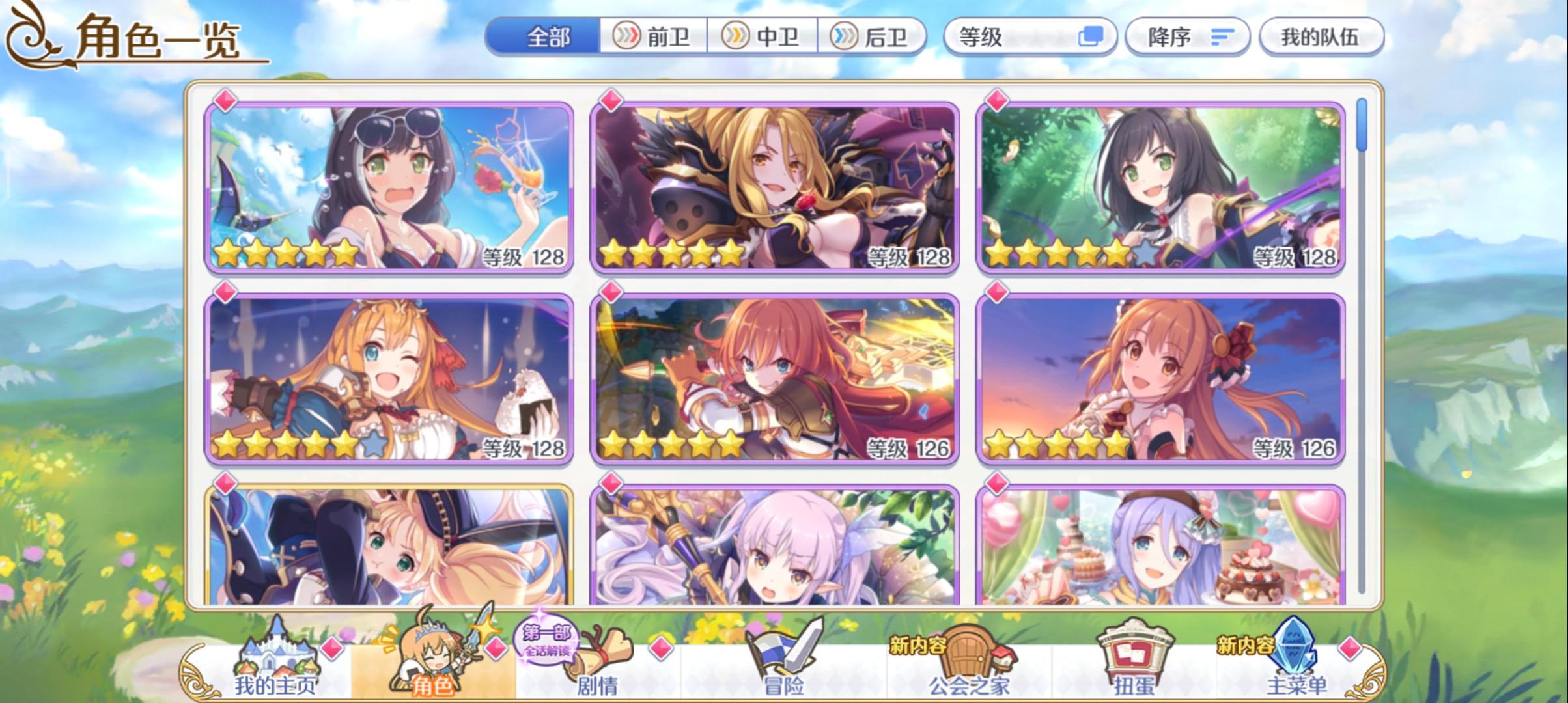
Task: Click the sort lines icon on 降序
Action: click(x=1223, y=37)
